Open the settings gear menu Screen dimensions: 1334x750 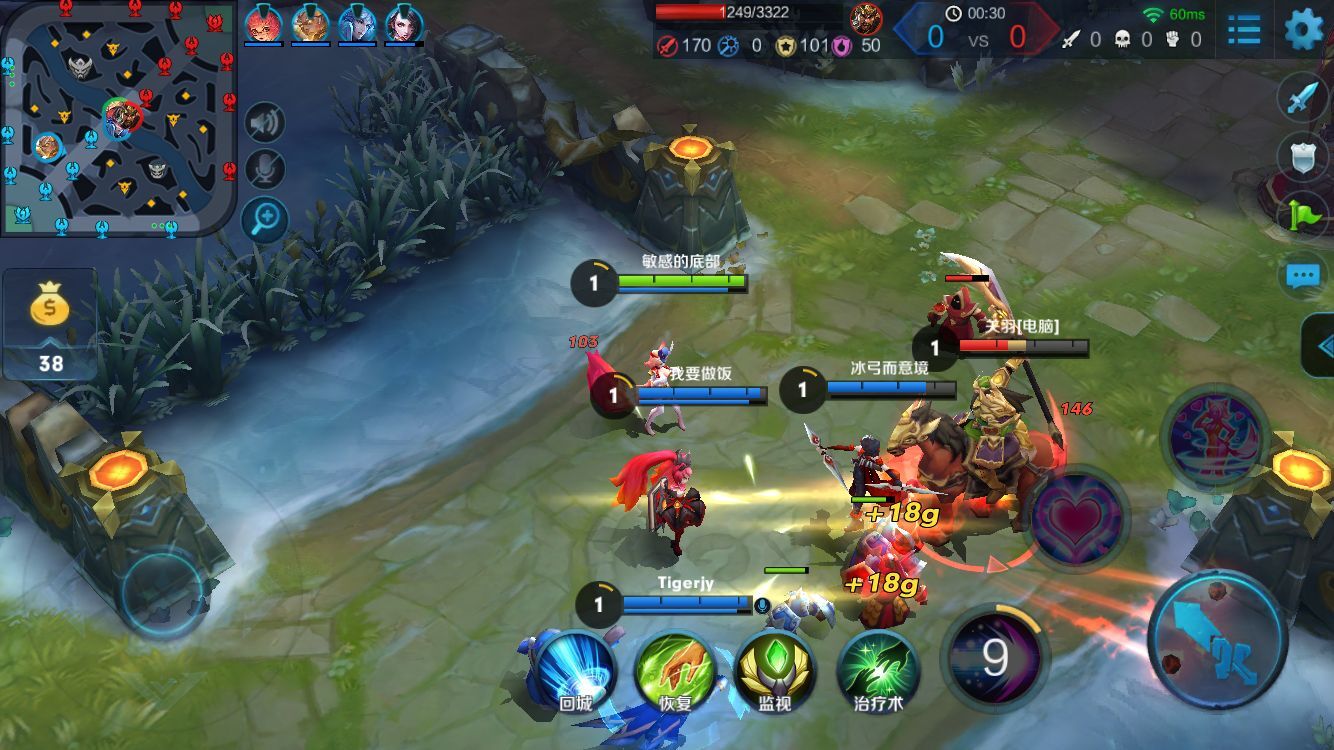[x=1303, y=30]
